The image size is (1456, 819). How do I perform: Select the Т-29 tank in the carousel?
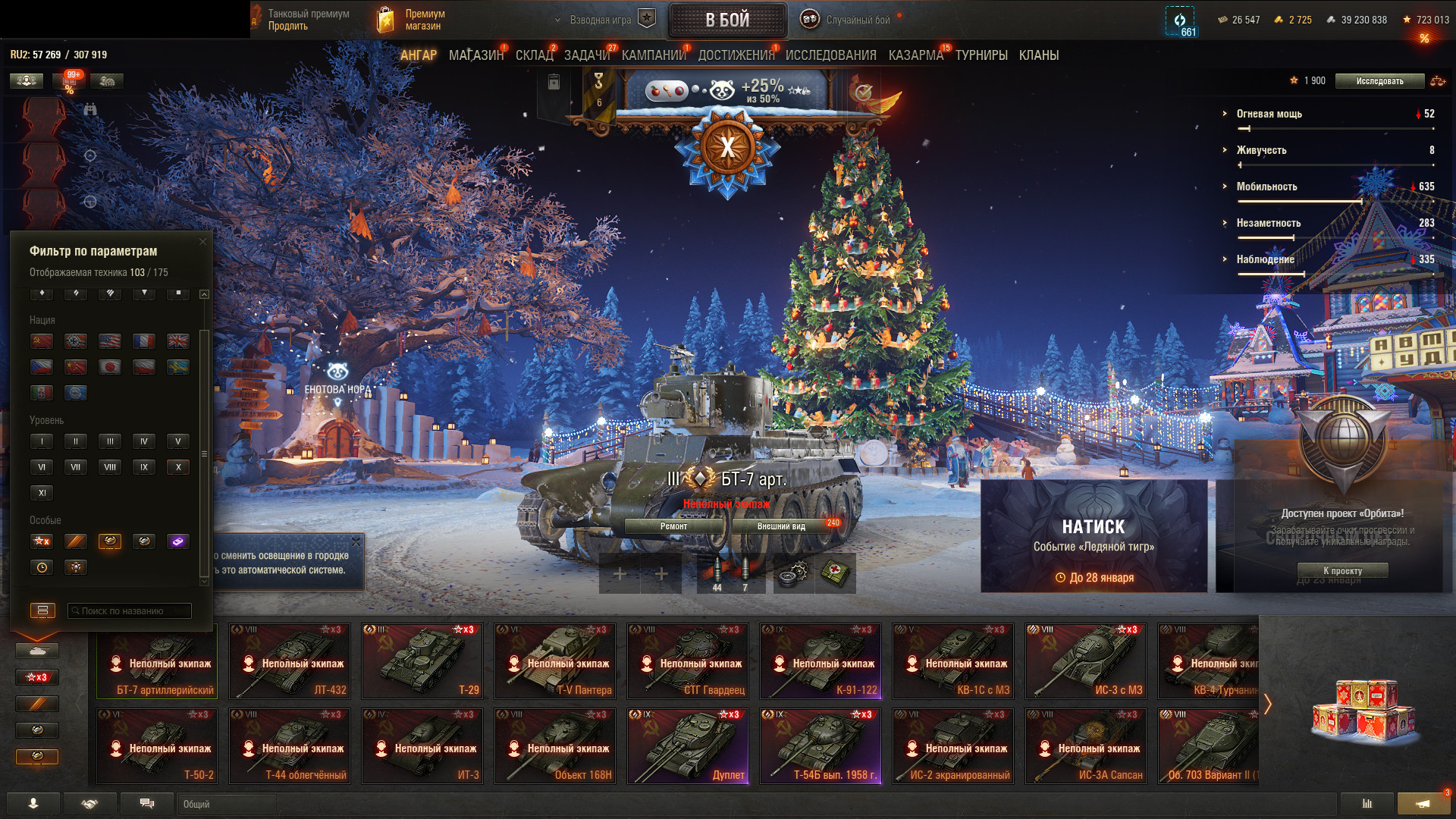coord(422,661)
